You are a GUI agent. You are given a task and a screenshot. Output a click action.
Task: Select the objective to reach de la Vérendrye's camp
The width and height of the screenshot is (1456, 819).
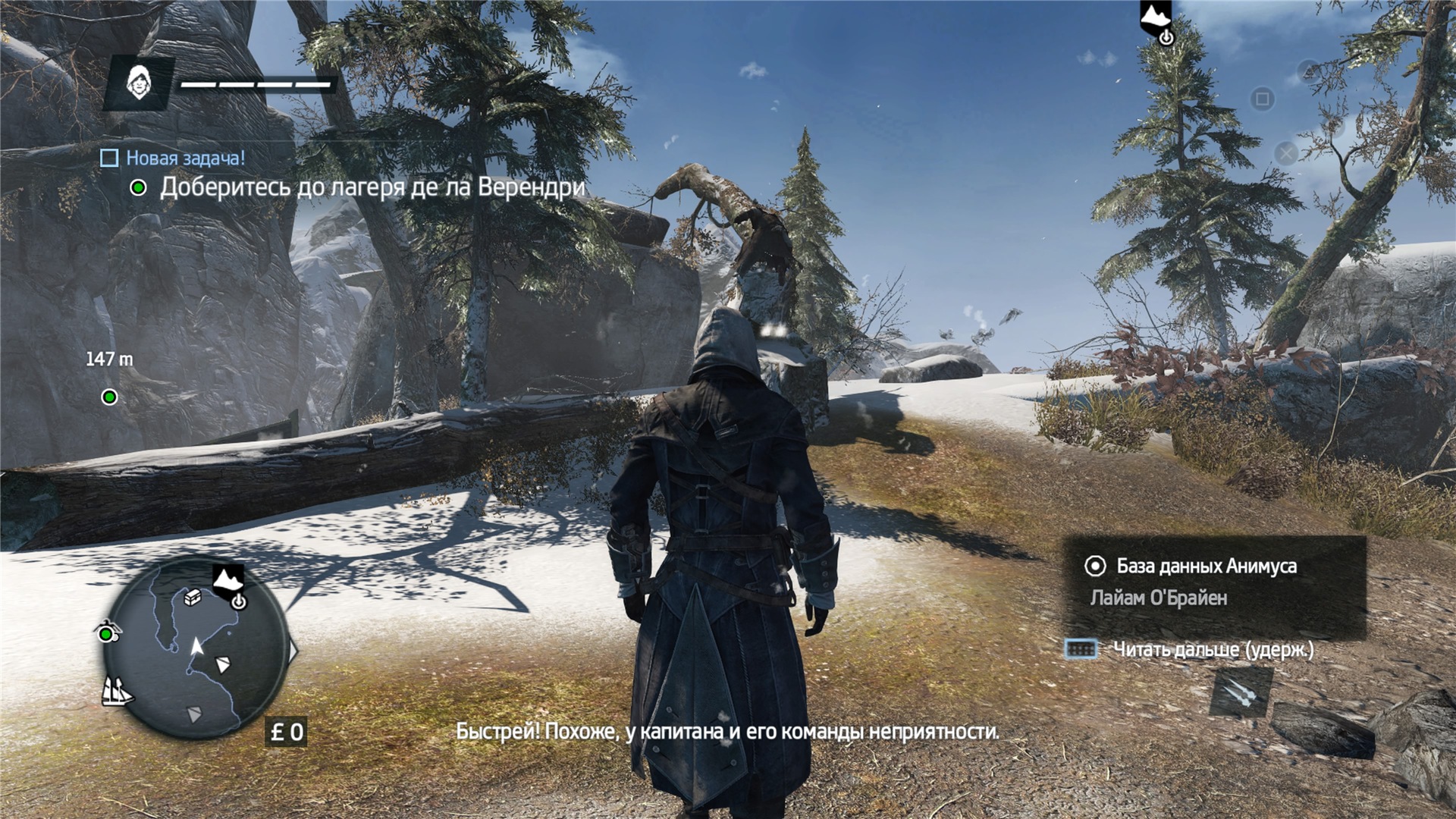(372, 187)
